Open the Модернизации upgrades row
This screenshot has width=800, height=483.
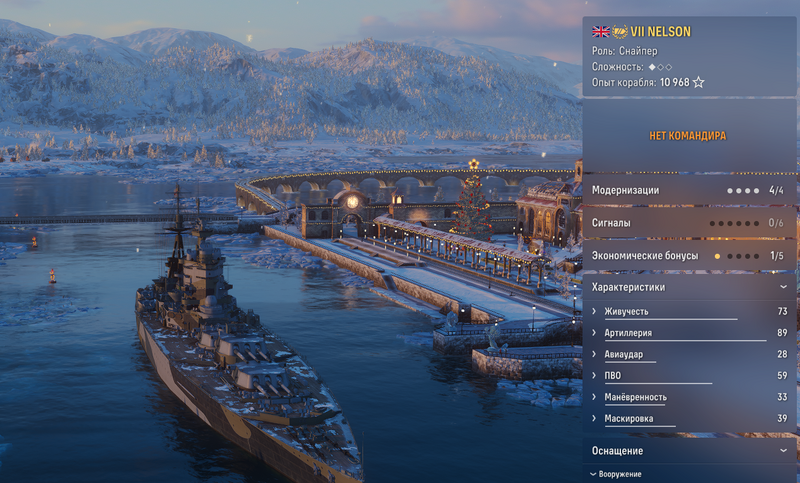click(x=689, y=190)
